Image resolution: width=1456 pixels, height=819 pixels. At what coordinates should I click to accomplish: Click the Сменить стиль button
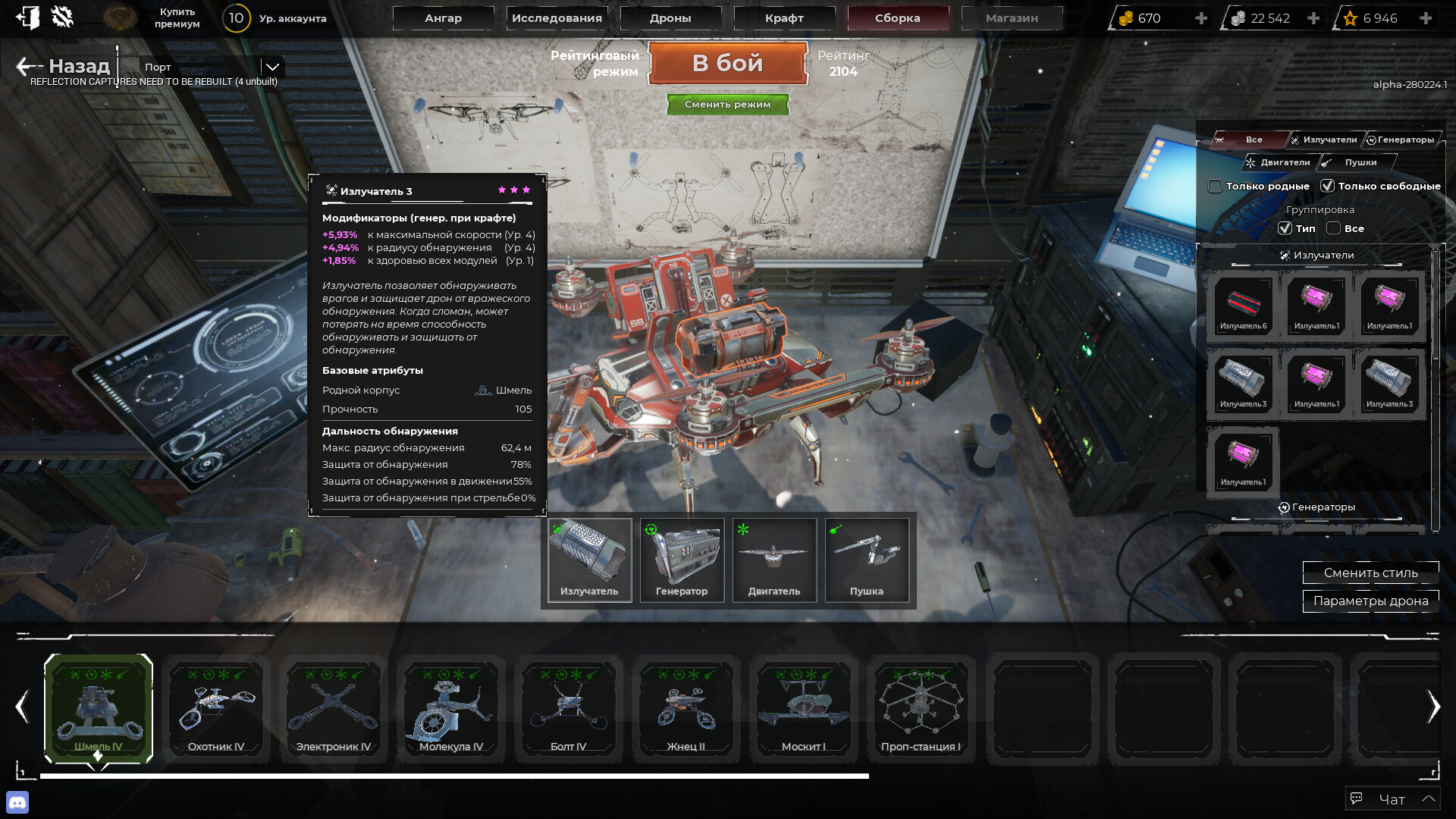click(x=1370, y=573)
